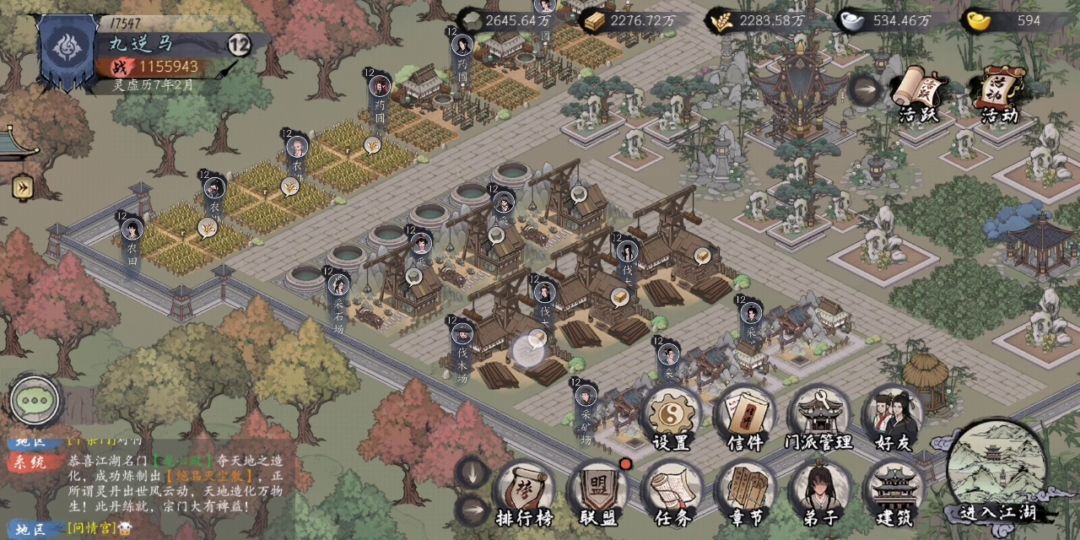Click the player avatar emblem
Image resolution: width=1080 pixels, height=540 pixels.
66,52
